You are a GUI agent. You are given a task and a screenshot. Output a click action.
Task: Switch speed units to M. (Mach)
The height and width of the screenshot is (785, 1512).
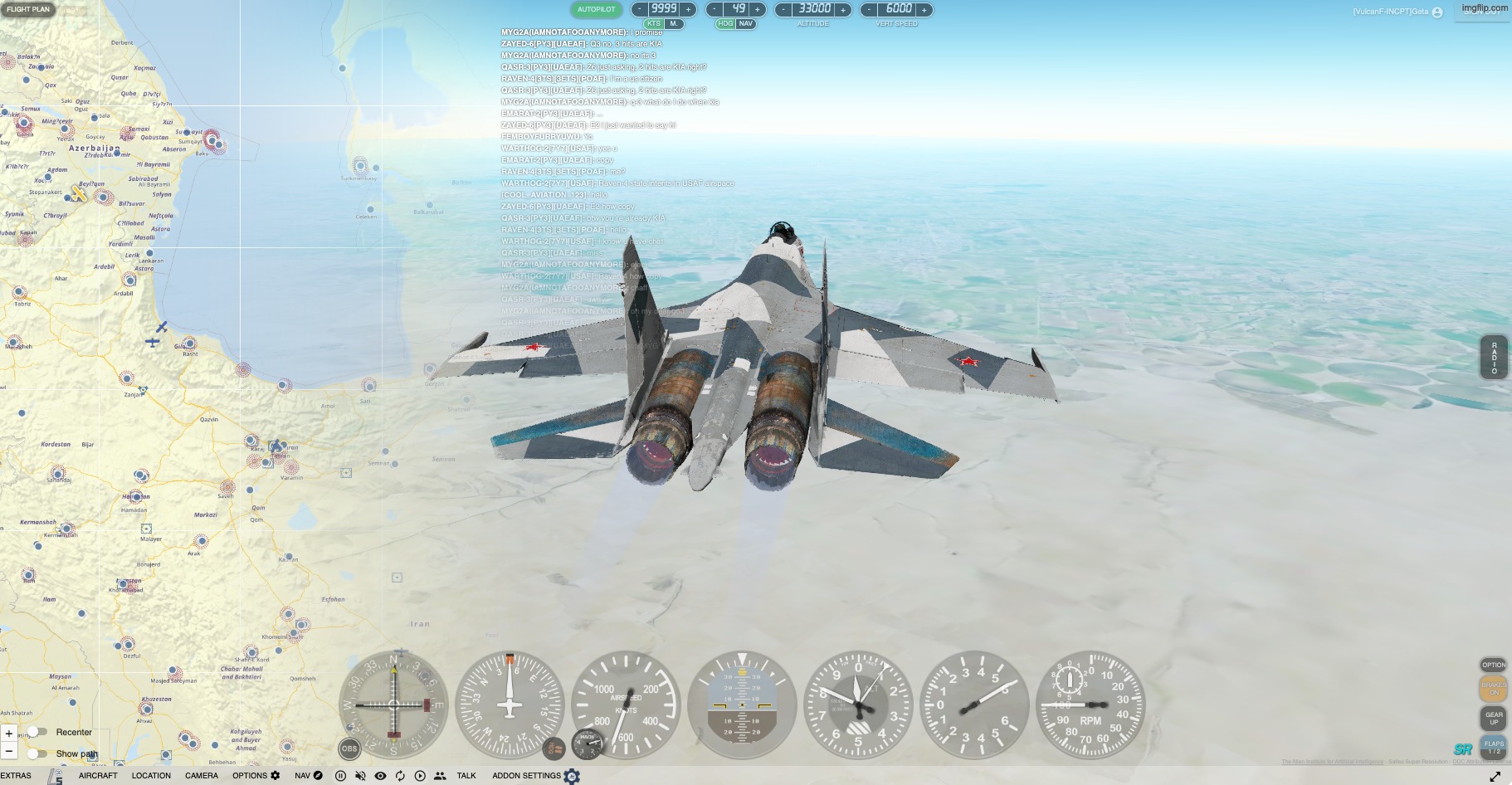tap(672, 23)
